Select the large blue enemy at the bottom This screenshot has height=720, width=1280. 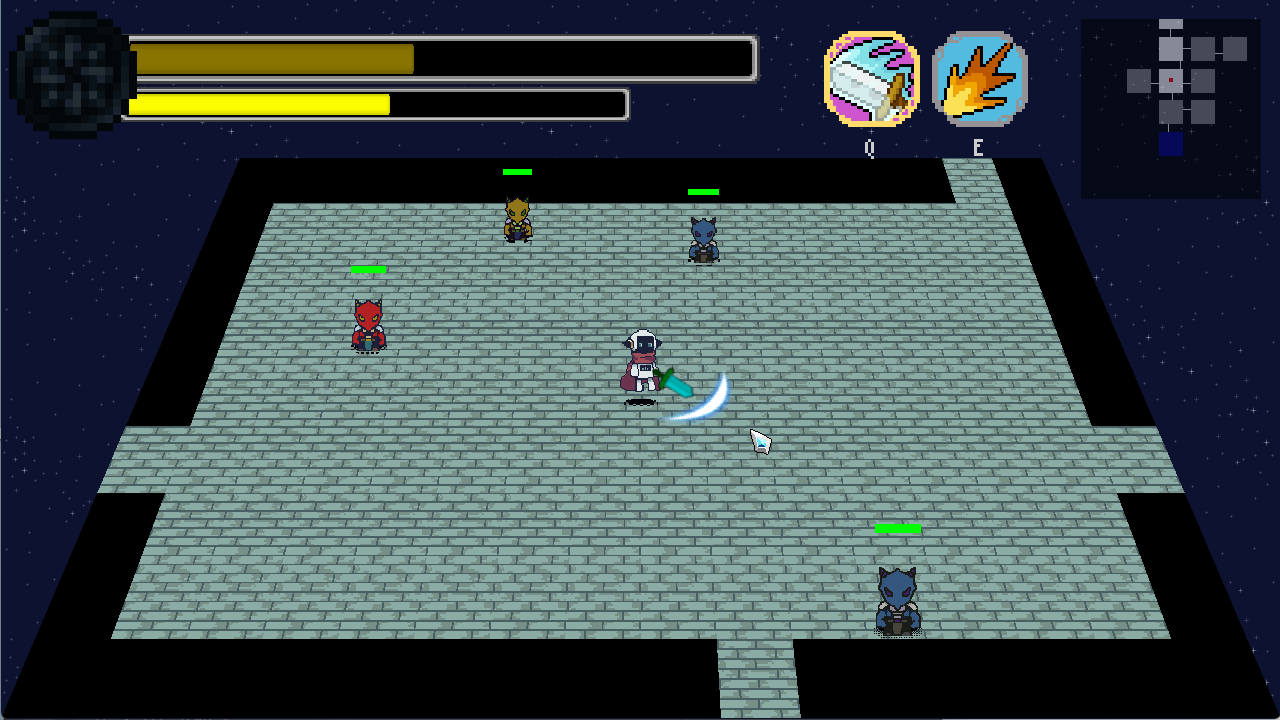pyautogui.click(x=895, y=598)
